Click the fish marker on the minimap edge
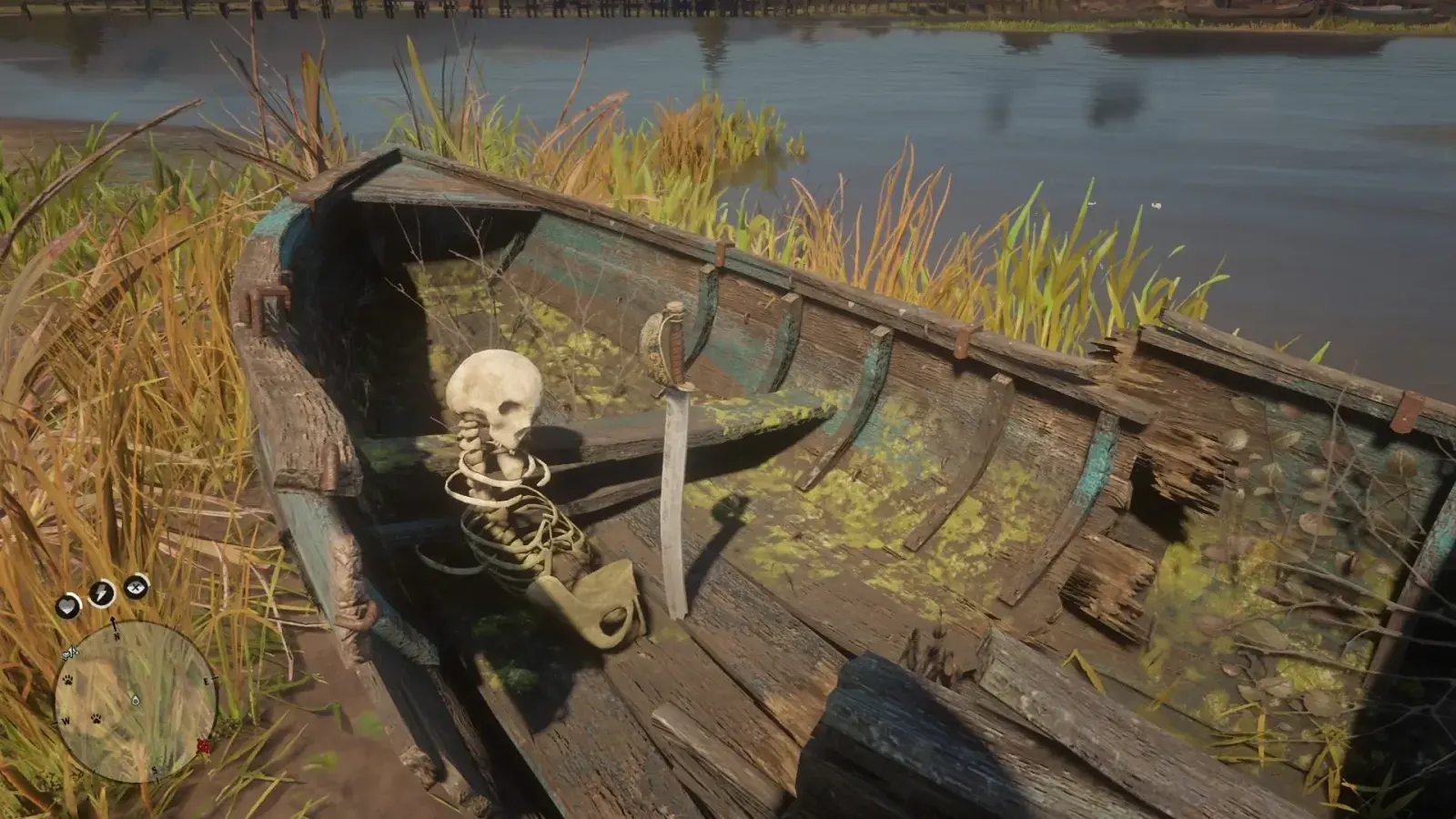1456x819 pixels. tap(70, 652)
